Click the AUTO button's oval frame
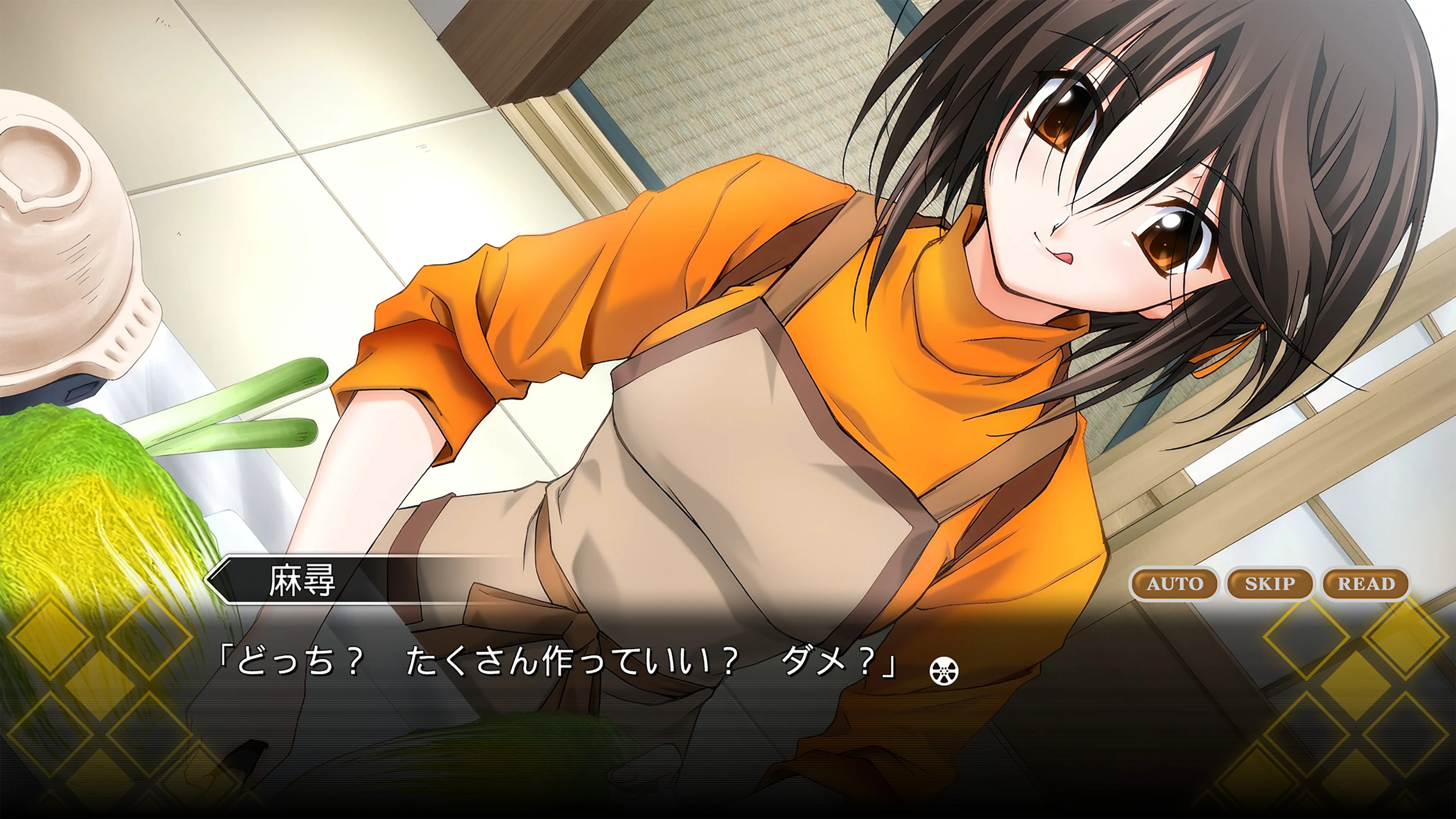 [1175, 584]
